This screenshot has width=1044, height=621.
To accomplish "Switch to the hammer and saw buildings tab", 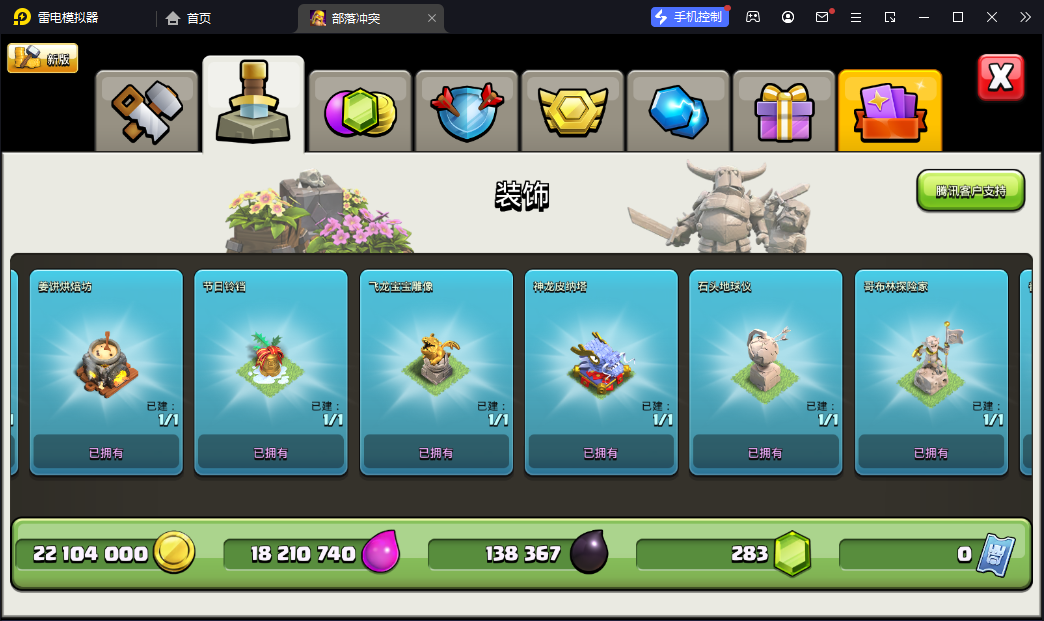I will click(x=147, y=110).
